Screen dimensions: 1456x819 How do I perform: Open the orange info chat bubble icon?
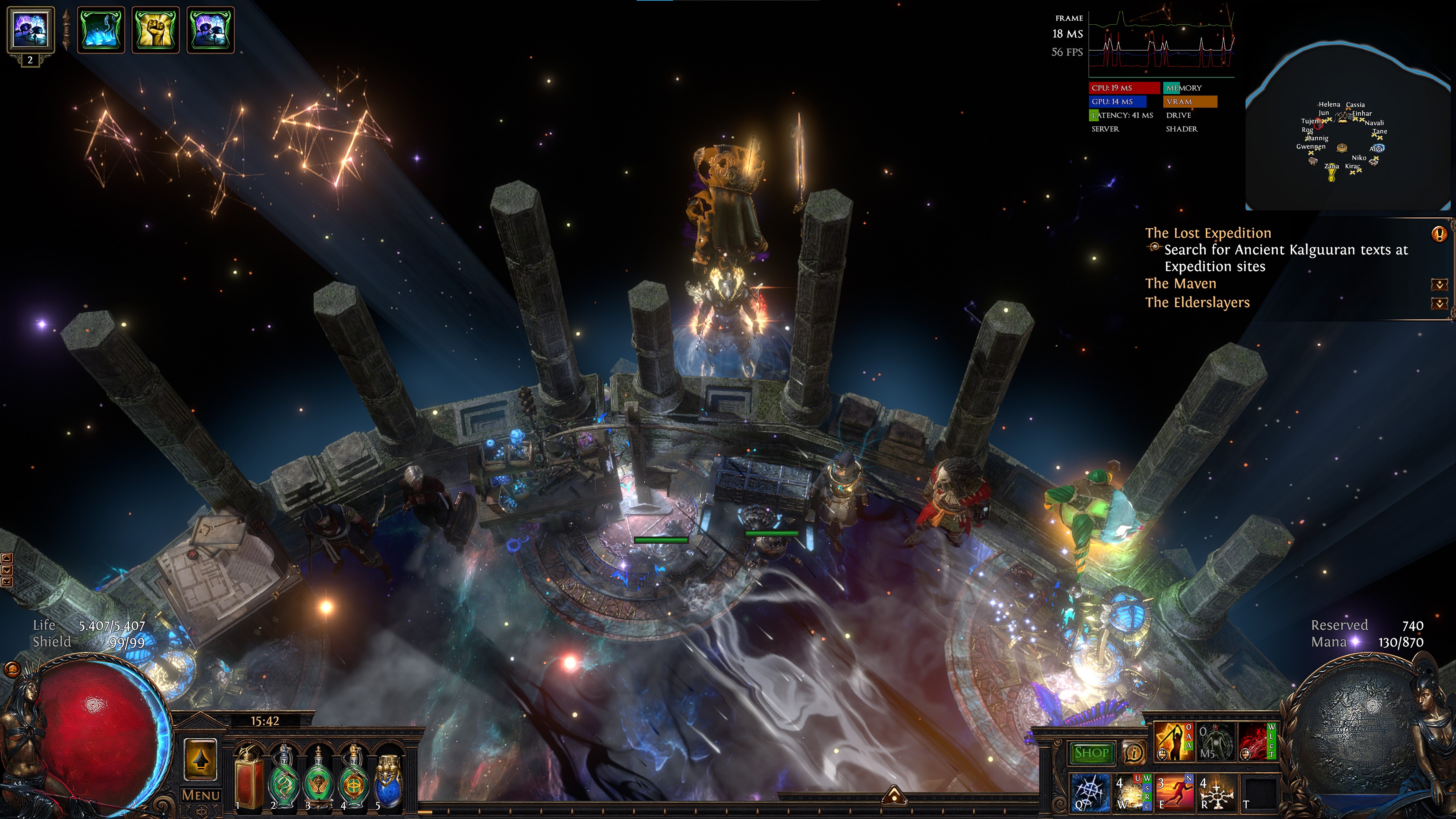click(x=1133, y=753)
